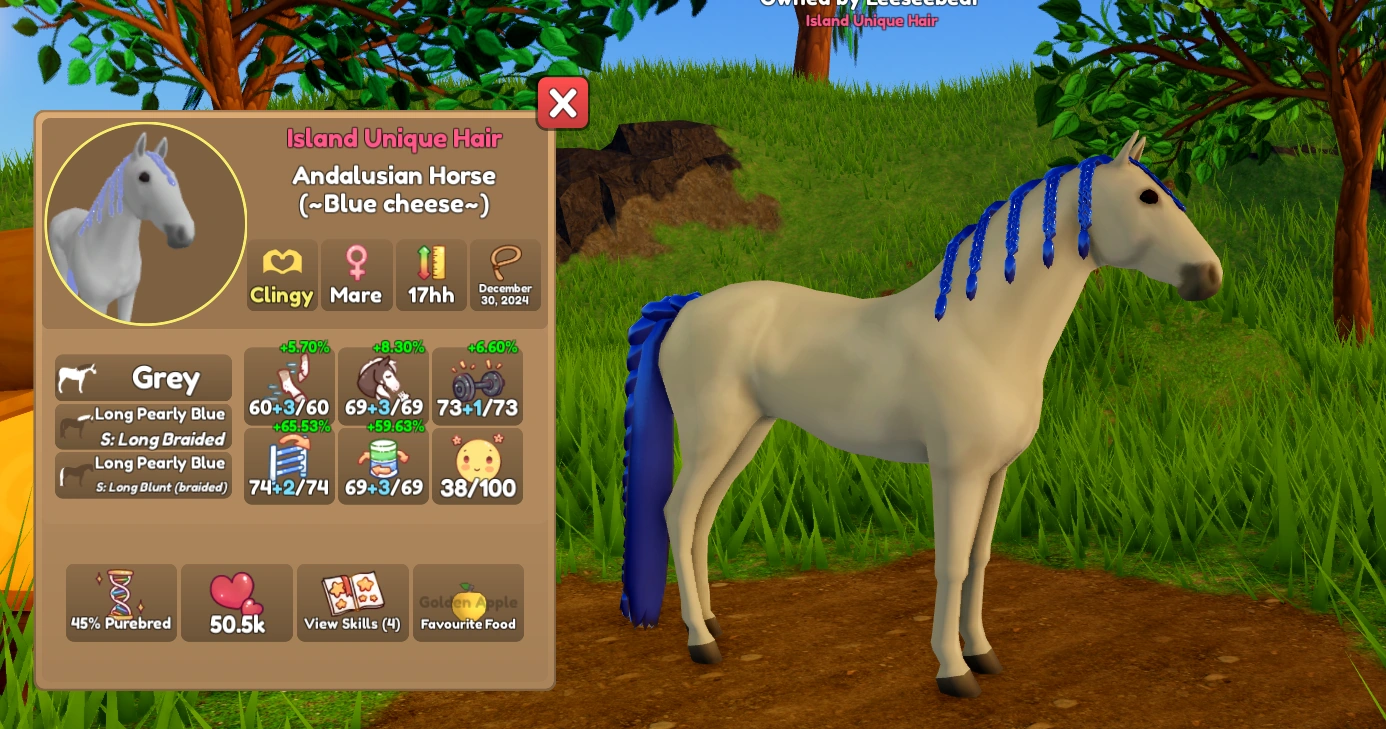Click the December 30, 2024 birthday icon
The height and width of the screenshot is (729, 1386).
505,275
